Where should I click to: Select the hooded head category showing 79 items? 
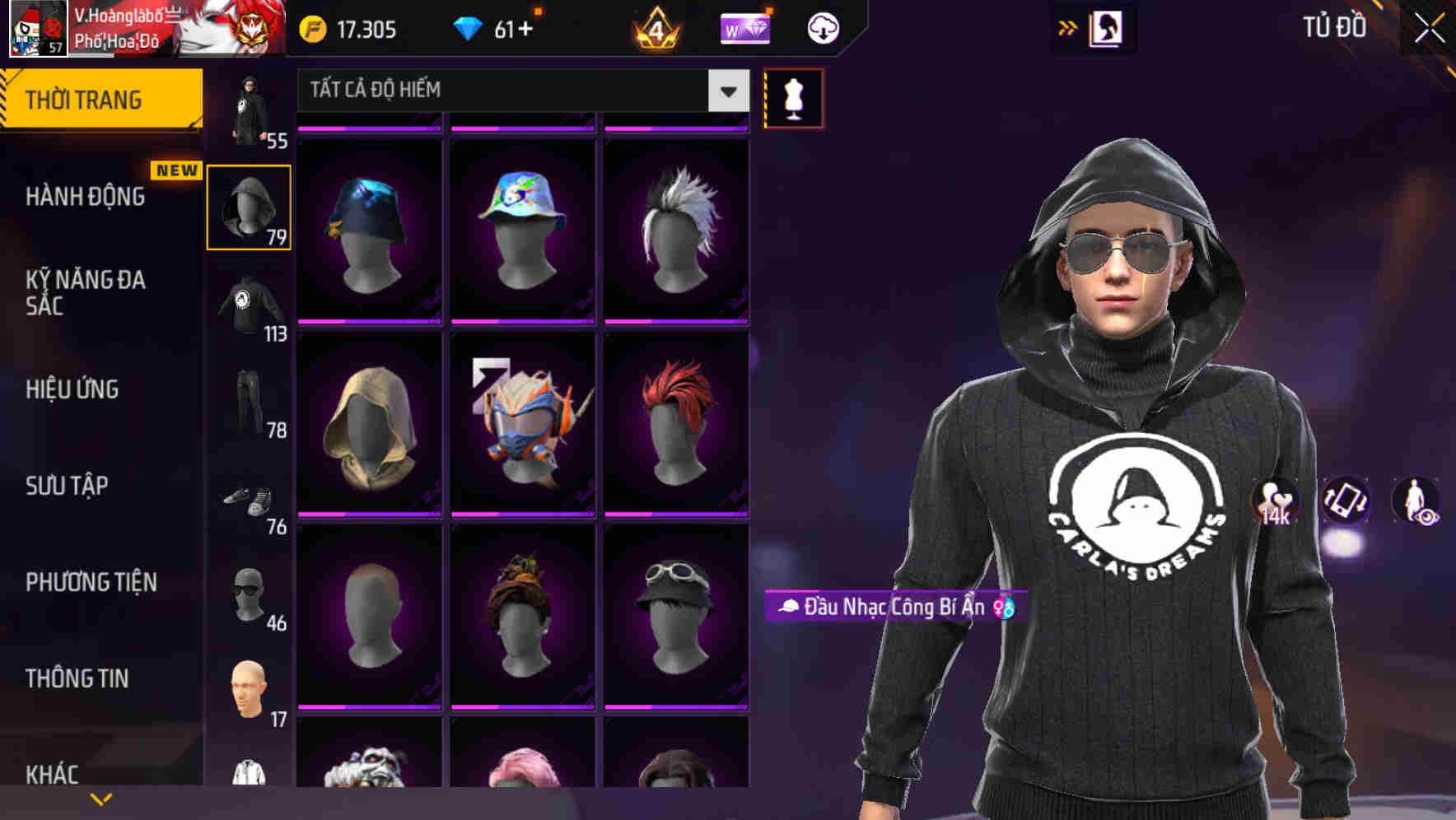click(x=248, y=207)
